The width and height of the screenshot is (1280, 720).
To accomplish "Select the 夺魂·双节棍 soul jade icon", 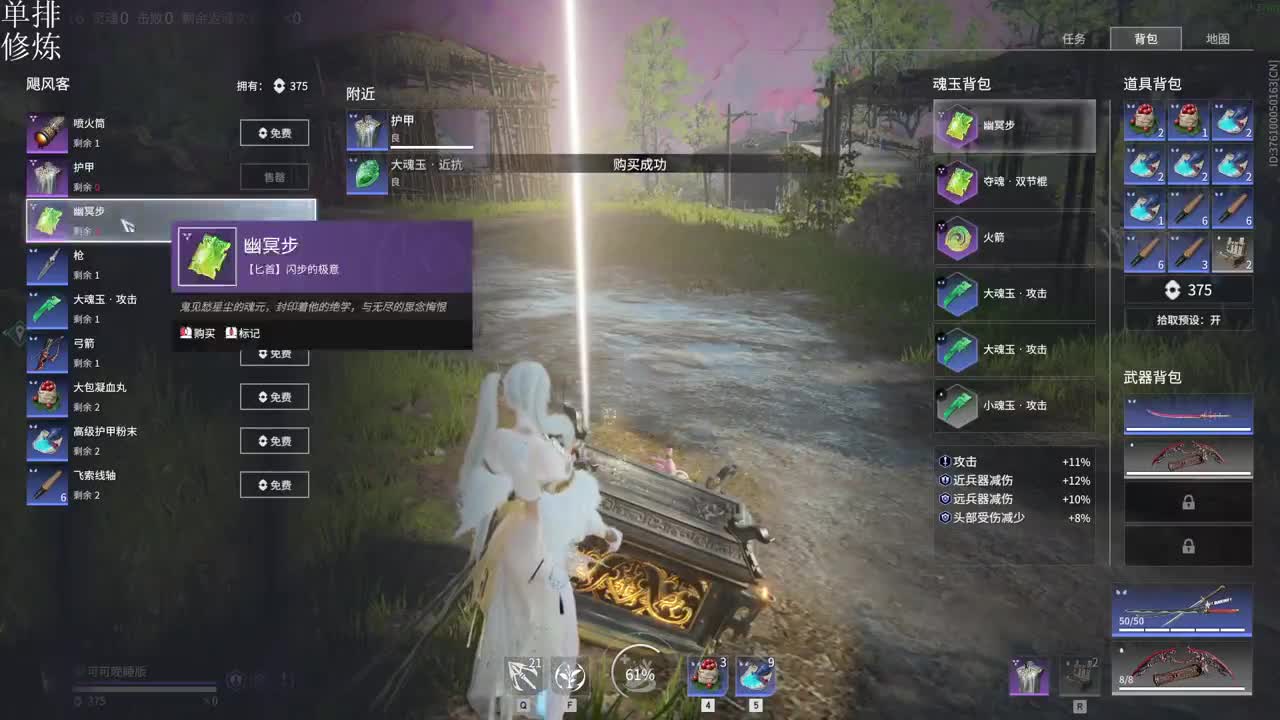I will click(x=956, y=181).
